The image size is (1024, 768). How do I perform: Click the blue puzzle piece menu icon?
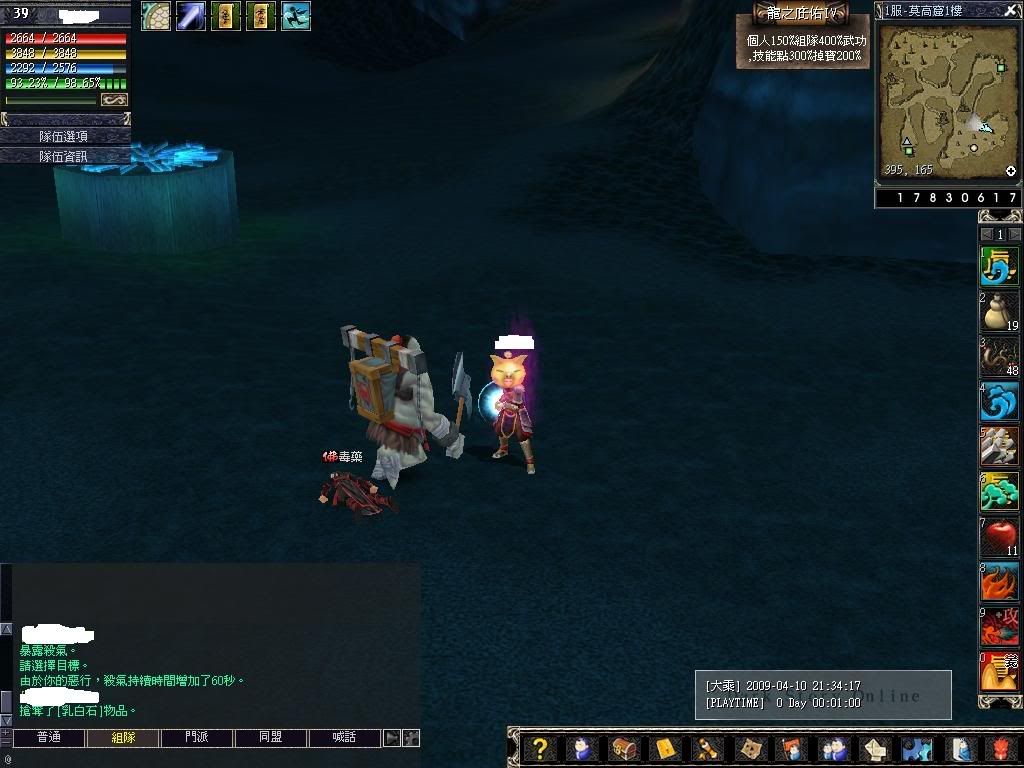pos(917,749)
